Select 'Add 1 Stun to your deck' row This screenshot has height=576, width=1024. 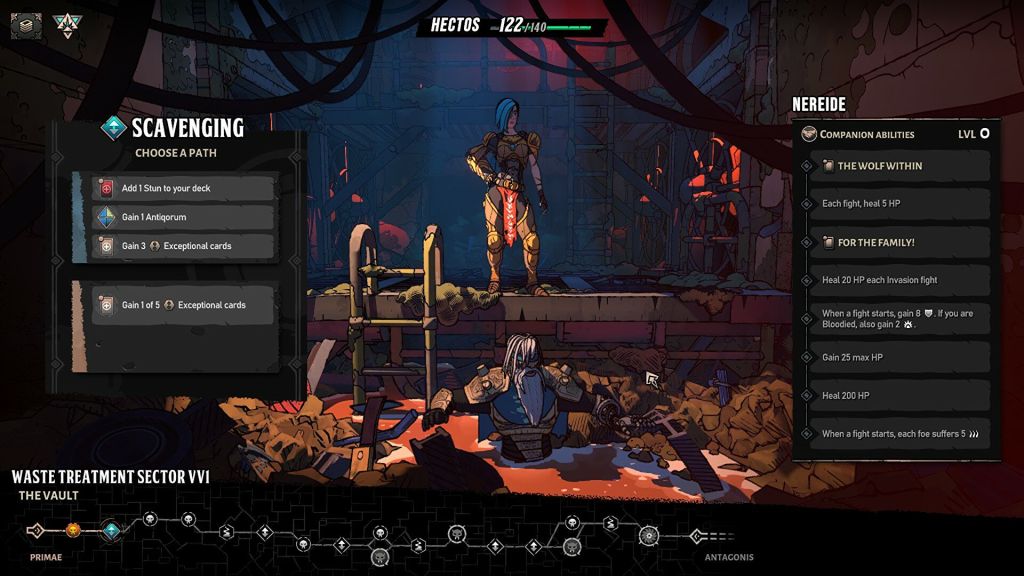(183, 188)
